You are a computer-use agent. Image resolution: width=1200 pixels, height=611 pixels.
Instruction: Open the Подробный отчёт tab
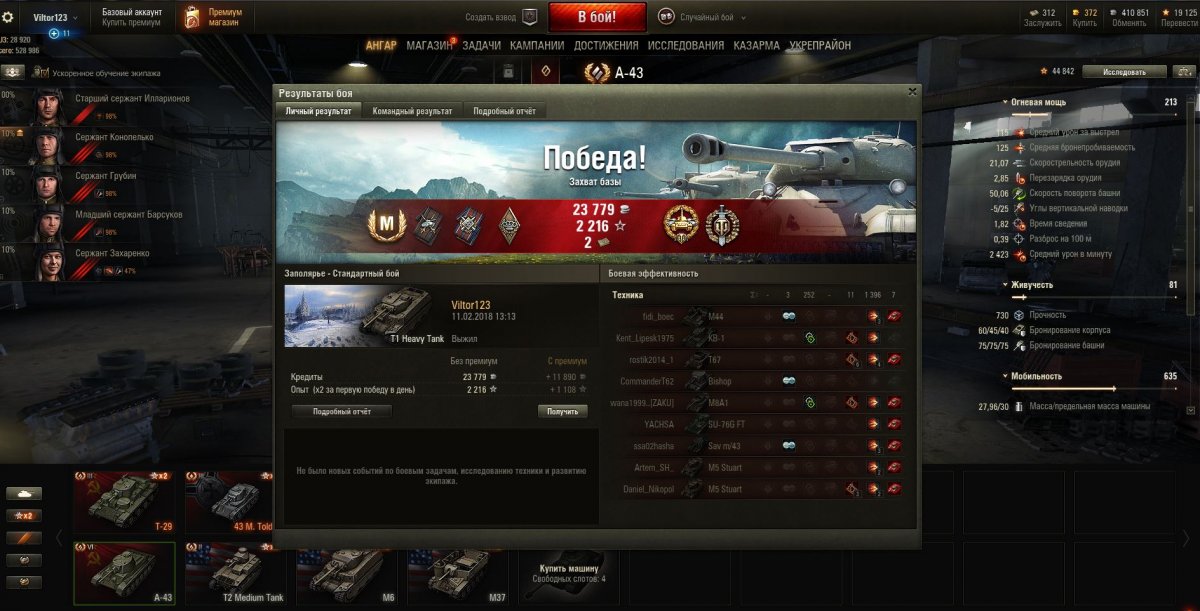pyautogui.click(x=505, y=111)
